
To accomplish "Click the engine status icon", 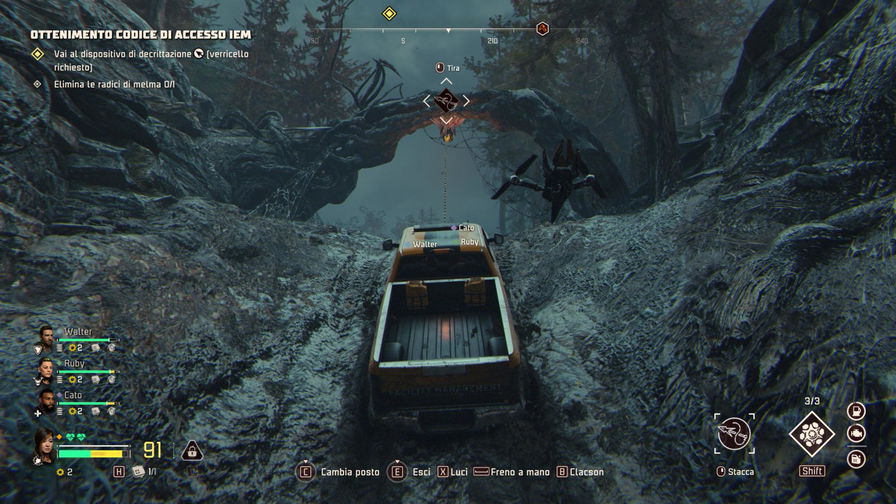I will (856, 434).
